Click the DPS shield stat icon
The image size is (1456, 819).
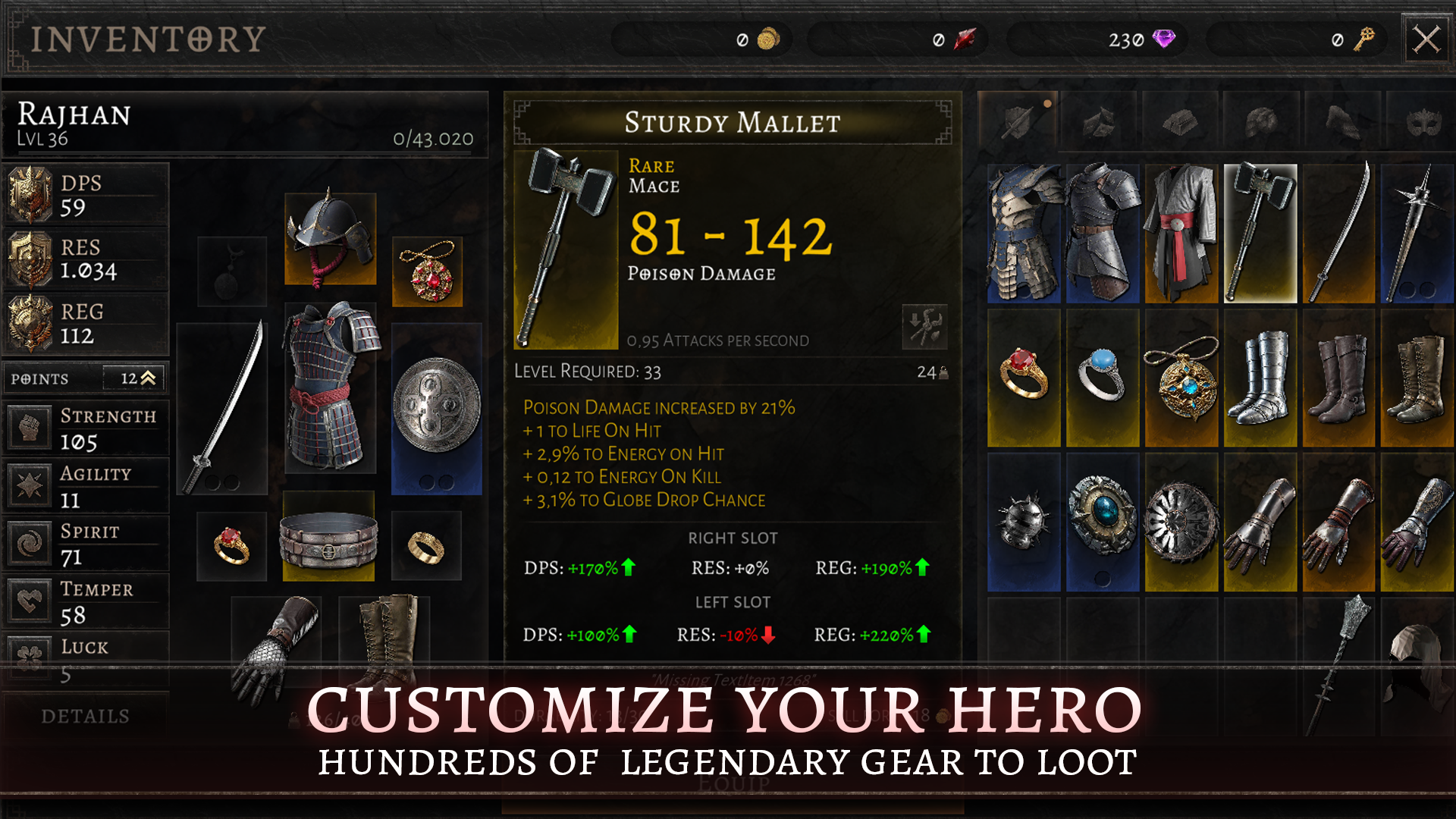(x=30, y=192)
